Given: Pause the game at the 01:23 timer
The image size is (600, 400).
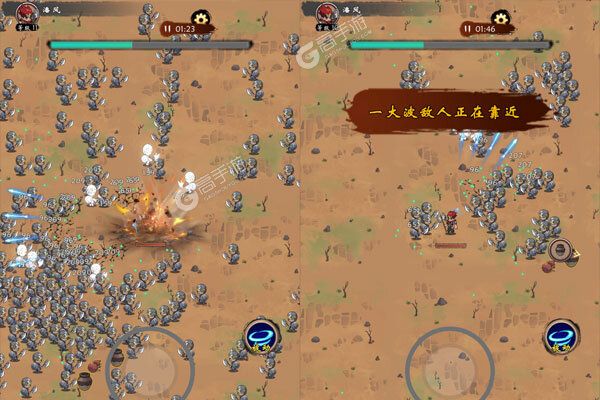Looking at the screenshot, I should point(167,29).
